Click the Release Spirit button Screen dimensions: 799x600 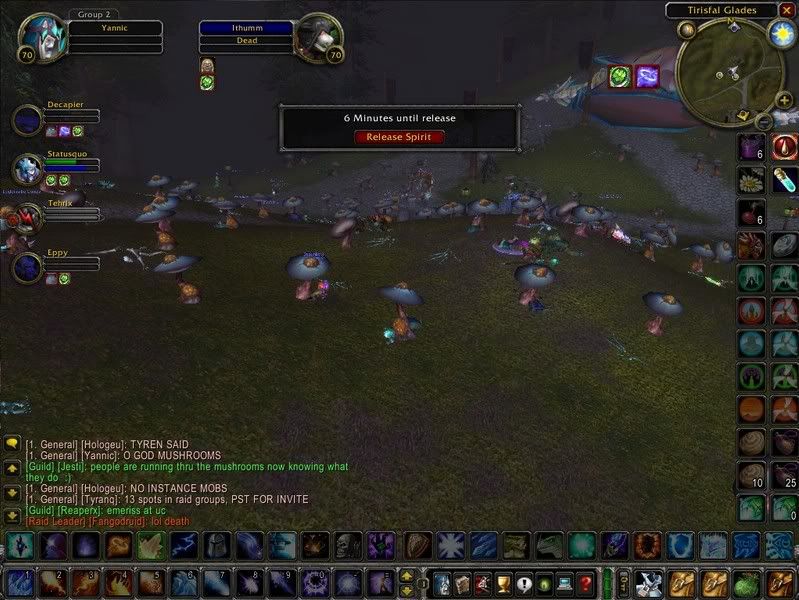[x=399, y=137]
